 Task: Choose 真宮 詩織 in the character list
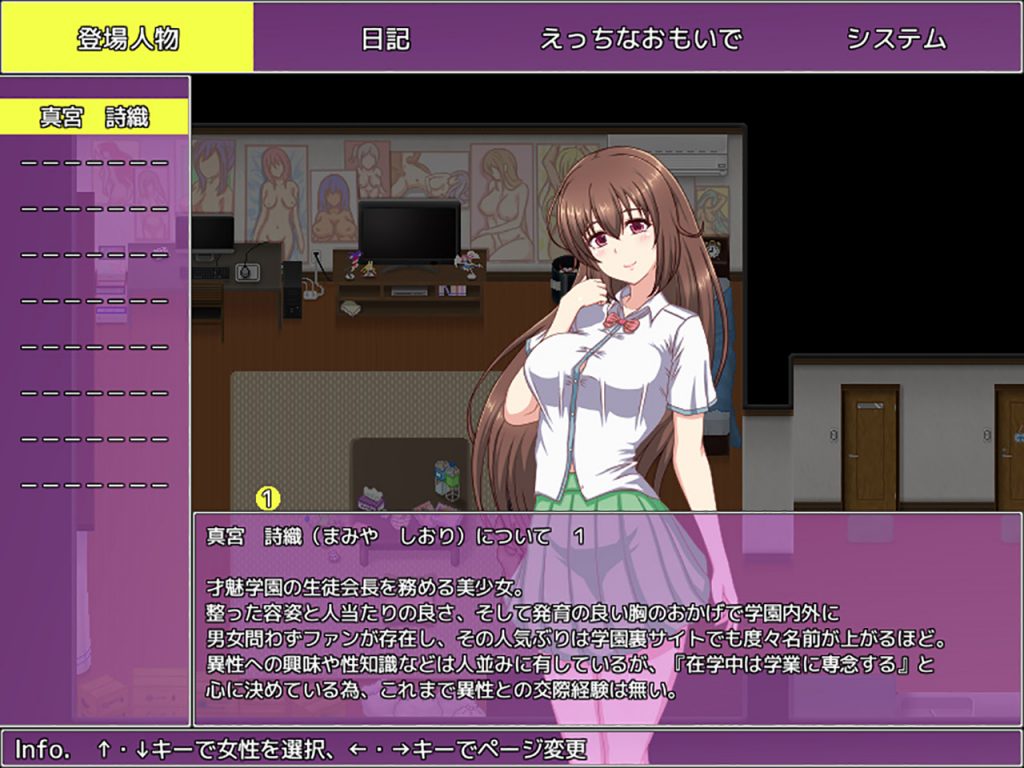coord(95,117)
